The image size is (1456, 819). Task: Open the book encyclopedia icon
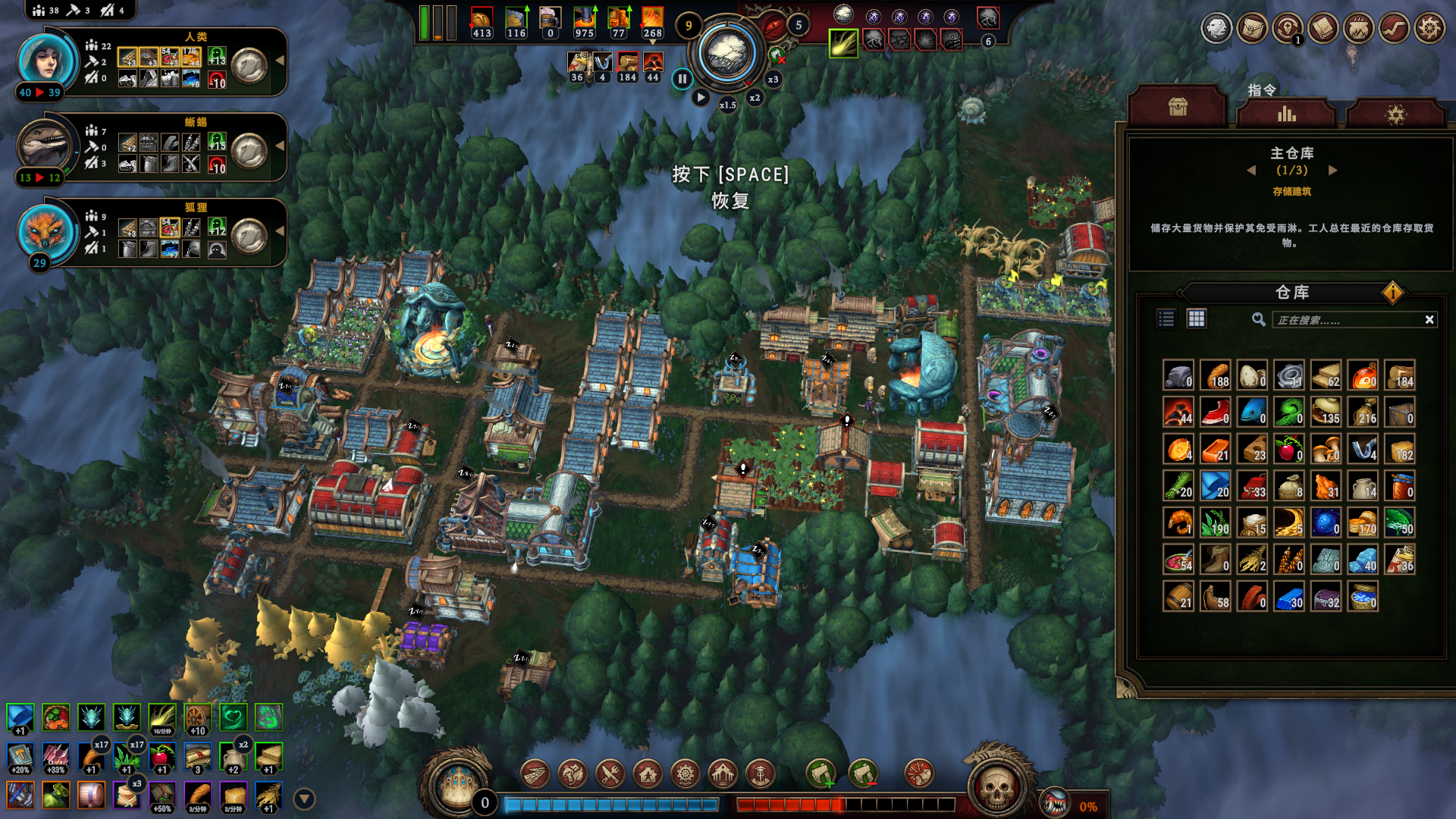1323,29
